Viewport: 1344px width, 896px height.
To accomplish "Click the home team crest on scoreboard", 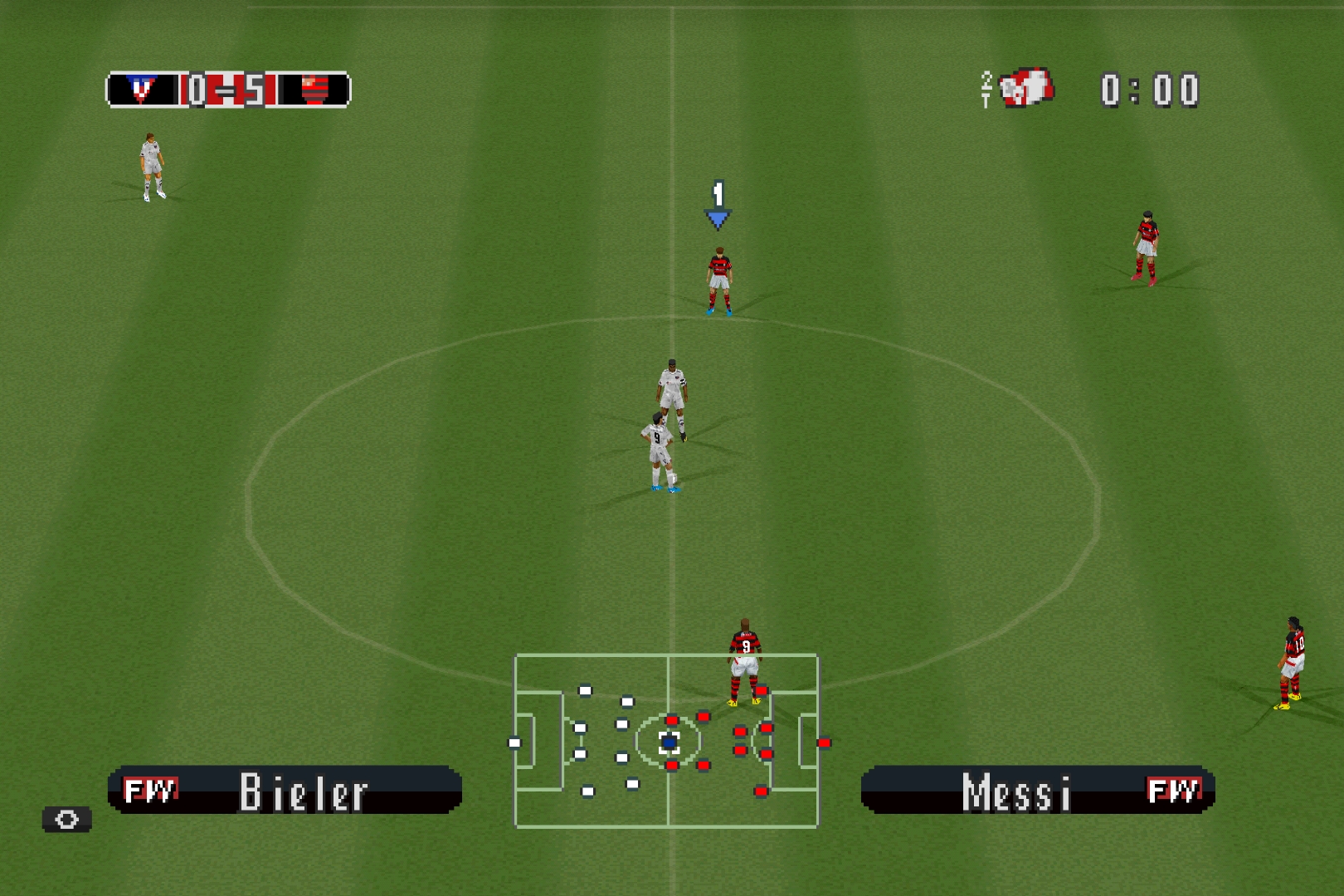I will (142, 90).
